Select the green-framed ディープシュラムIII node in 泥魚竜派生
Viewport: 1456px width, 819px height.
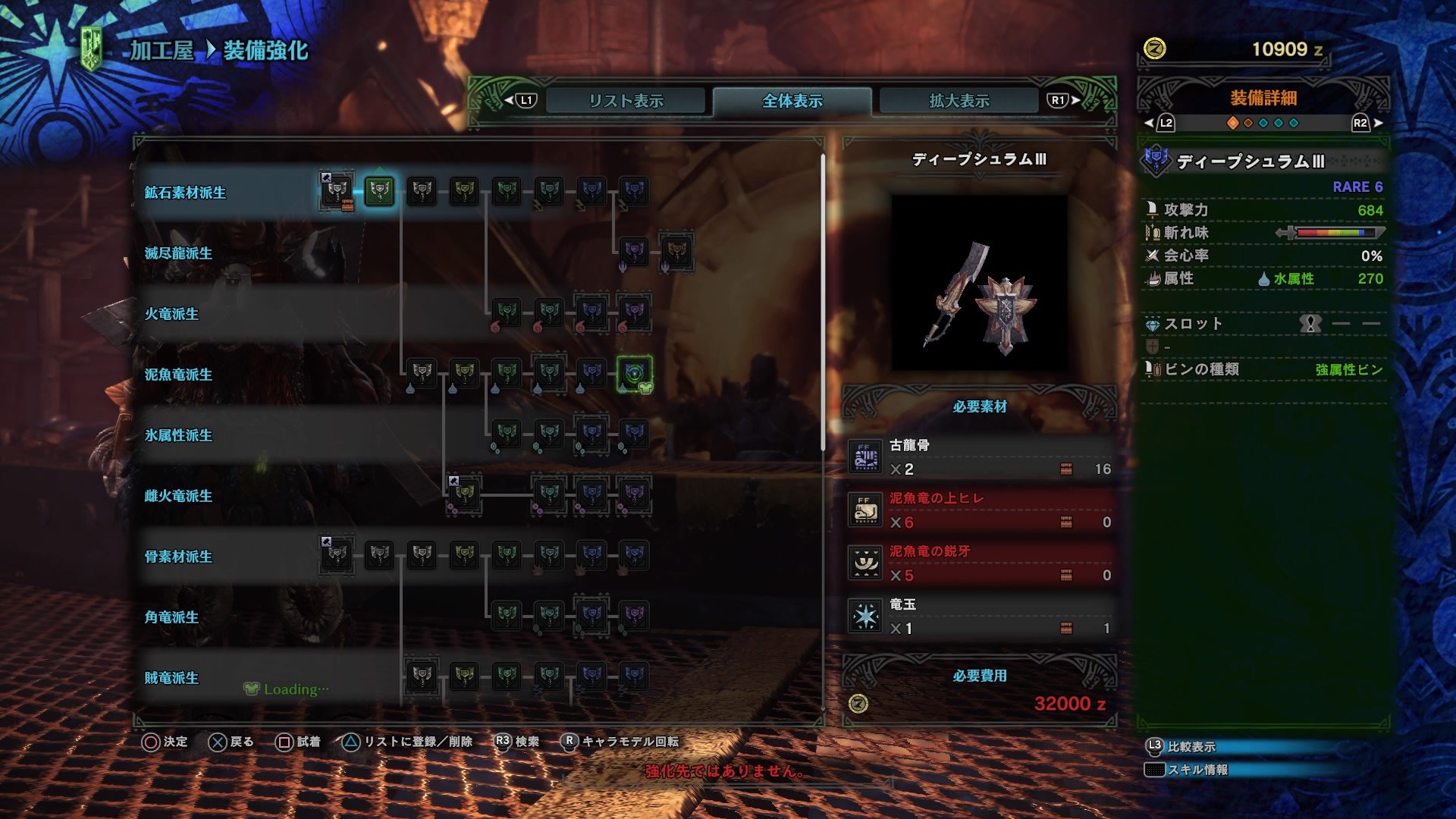coord(634,375)
